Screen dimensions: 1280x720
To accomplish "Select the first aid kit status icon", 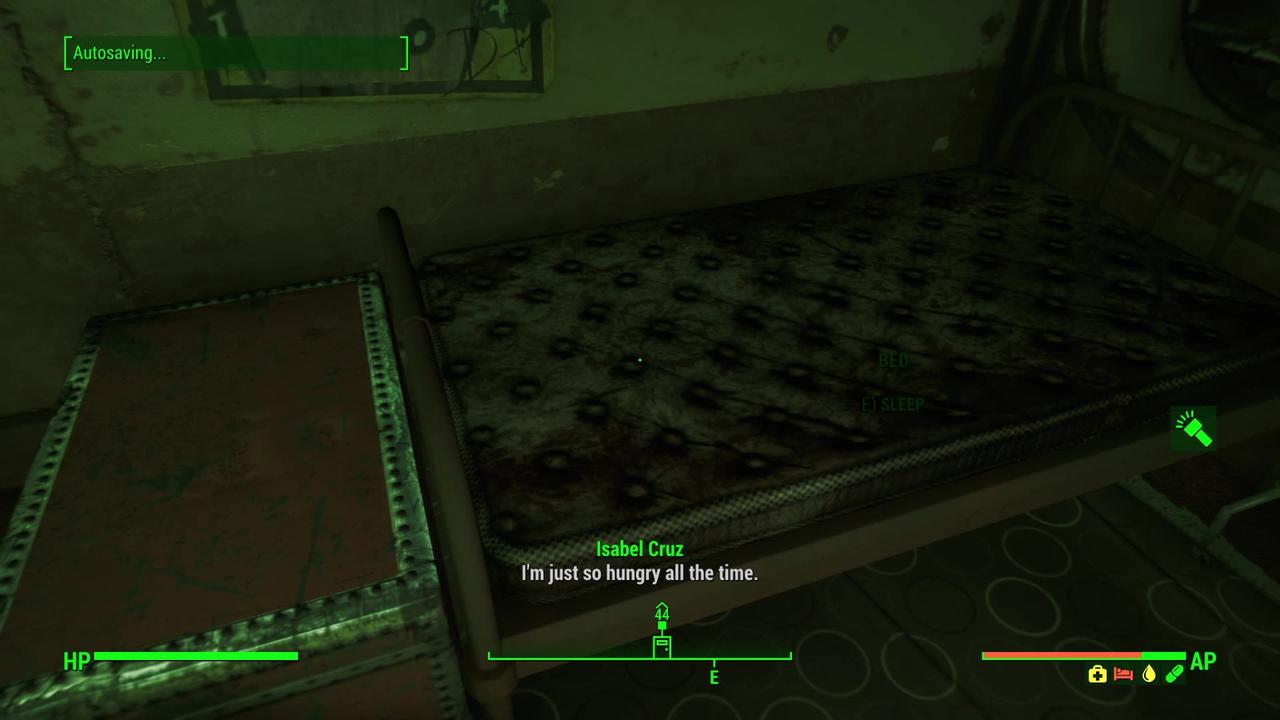I will (1098, 674).
